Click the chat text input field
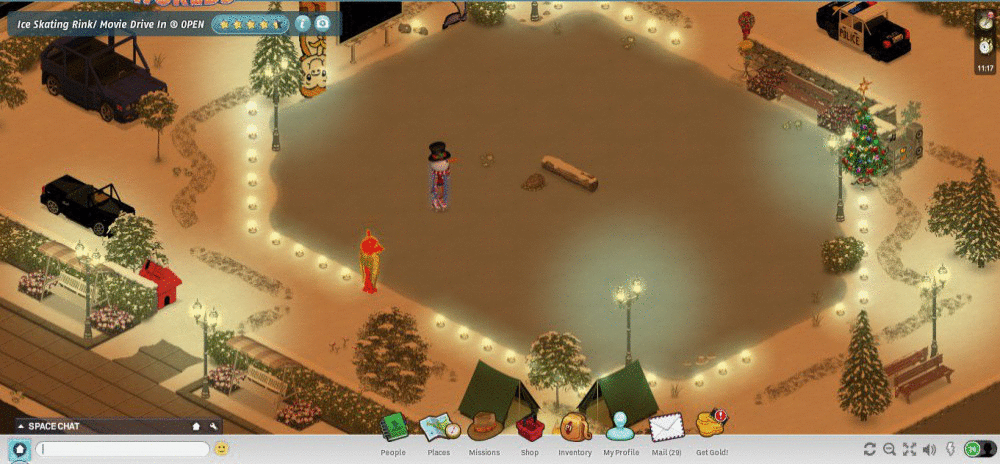 pyautogui.click(x=122, y=449)
